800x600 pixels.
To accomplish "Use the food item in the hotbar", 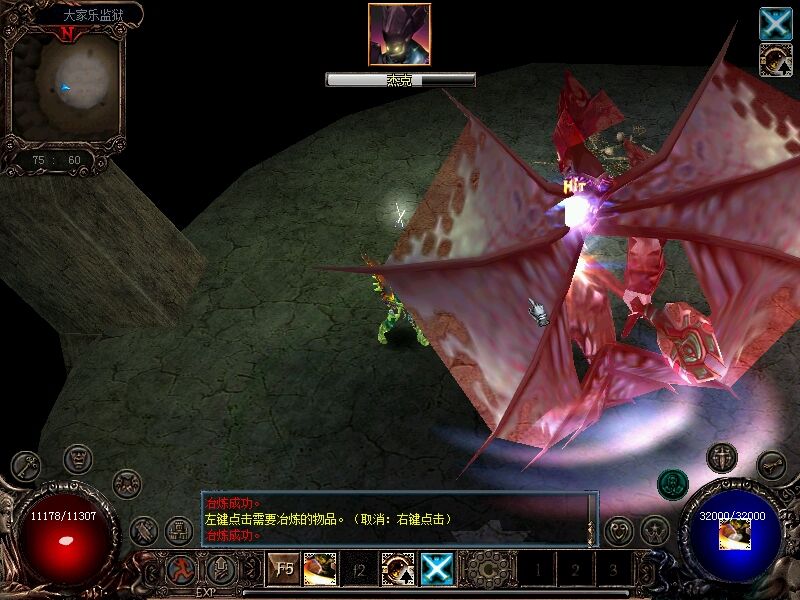I will (x=319, y=570).
